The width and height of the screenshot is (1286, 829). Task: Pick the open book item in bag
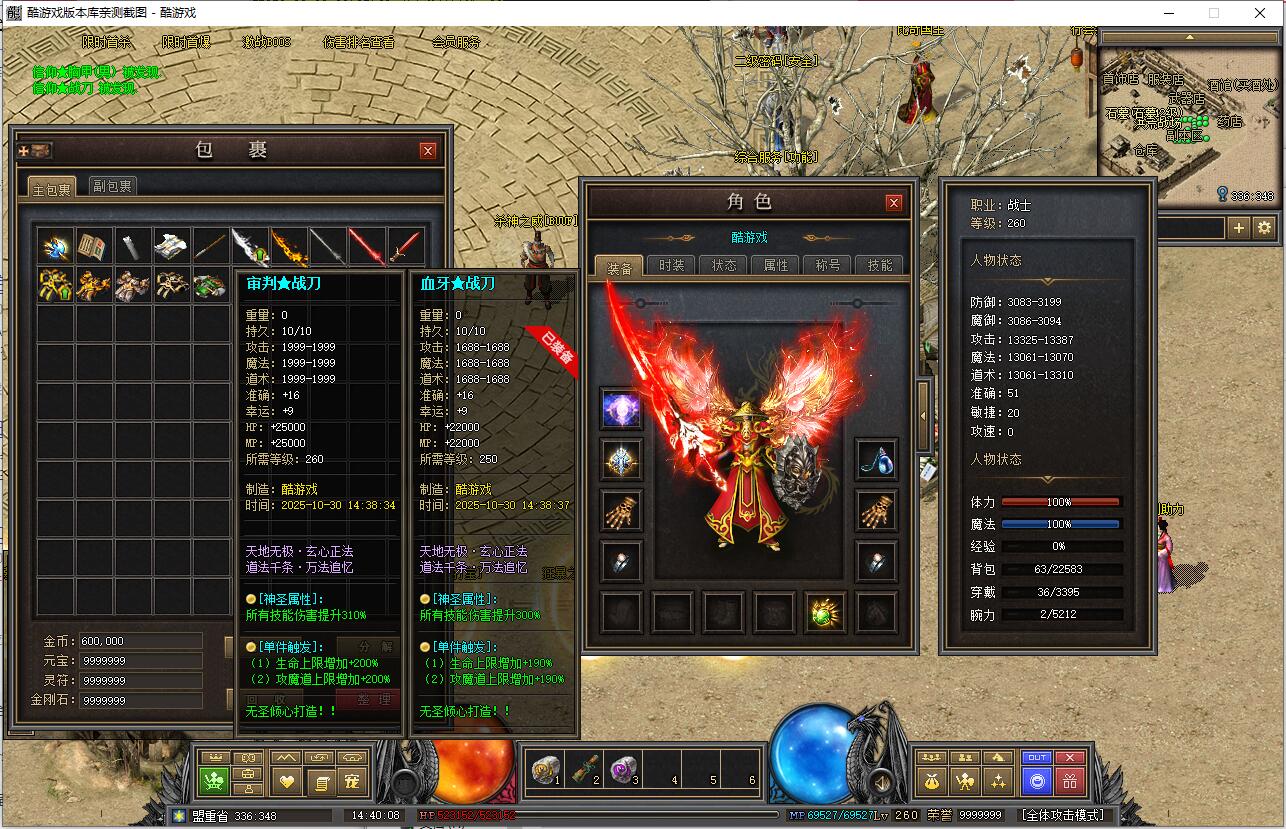[94, 245]
